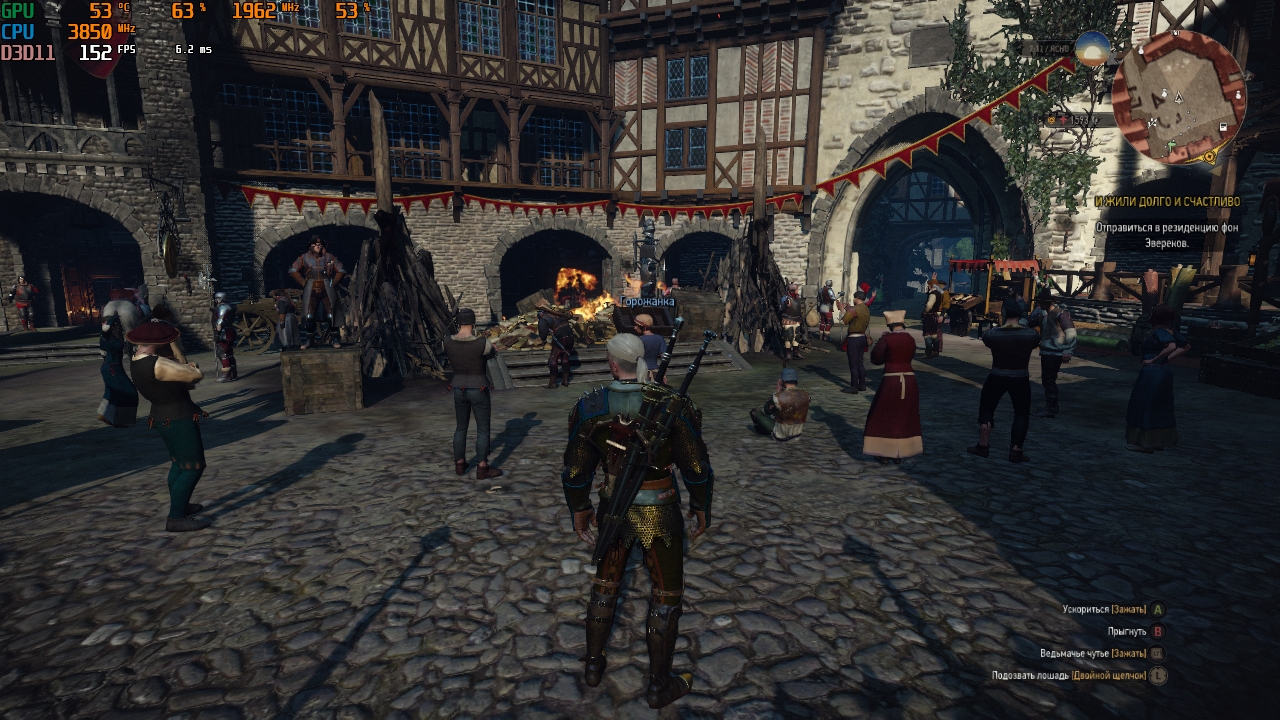Click the sun weather and time icon
1280x720 pixels.
(x=1093, y=47)
